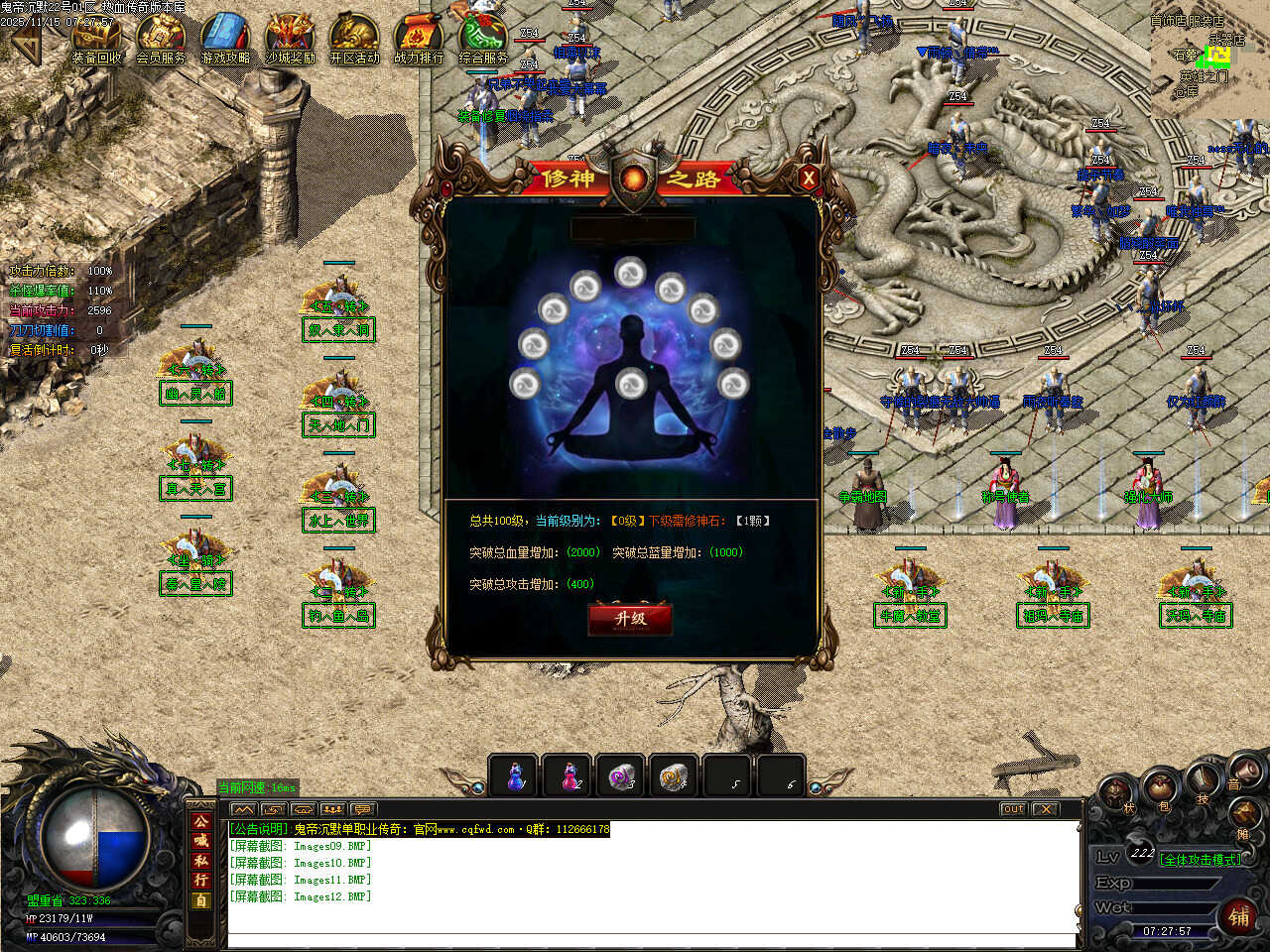Open 开区活动 server launch events
The height and width of the screenshot is (952, 1270).
click(x=354, y=40)
